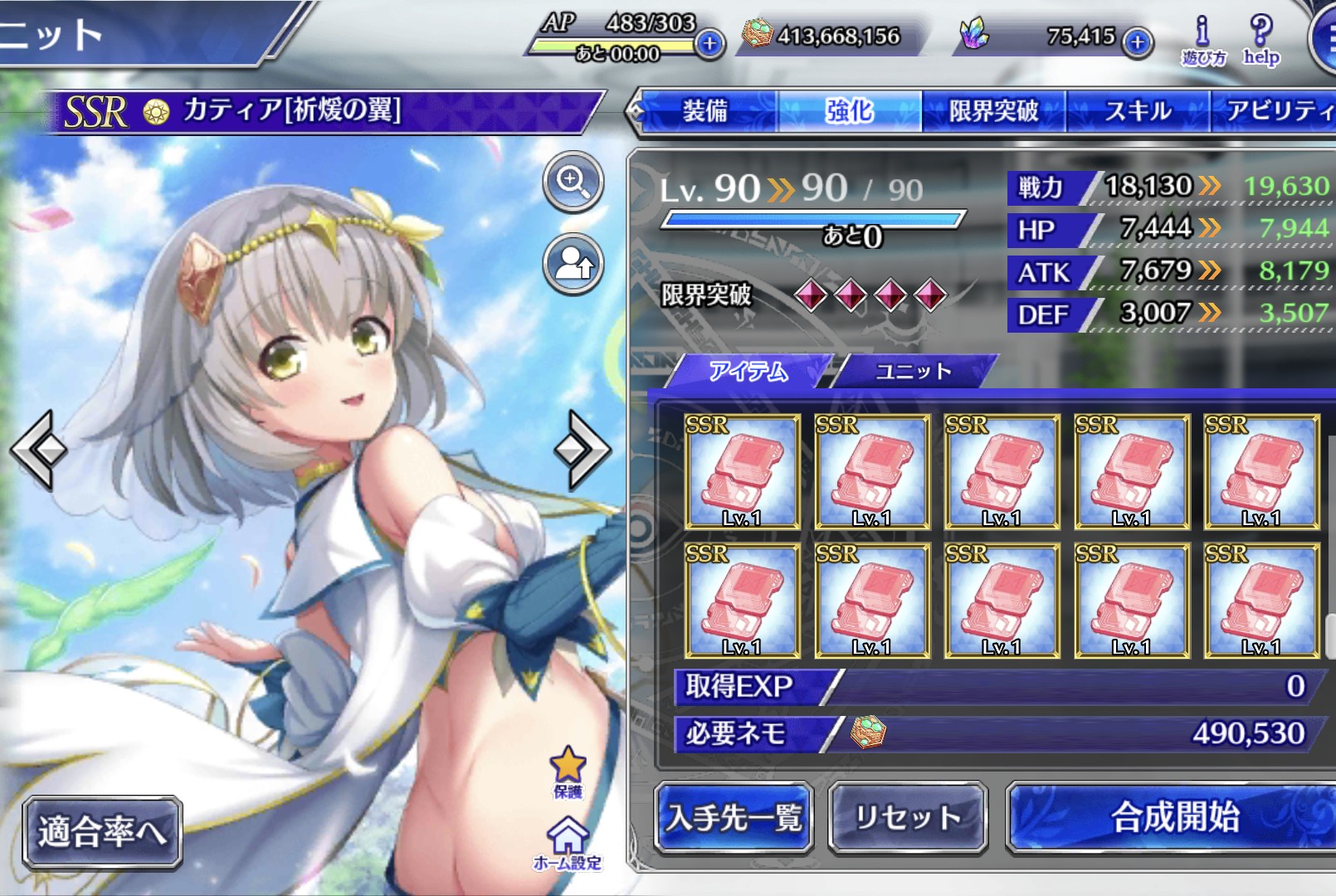The image size is (1336, 896).
Task: Open the 遊び方 info guide
Action: click(1203, 40)
